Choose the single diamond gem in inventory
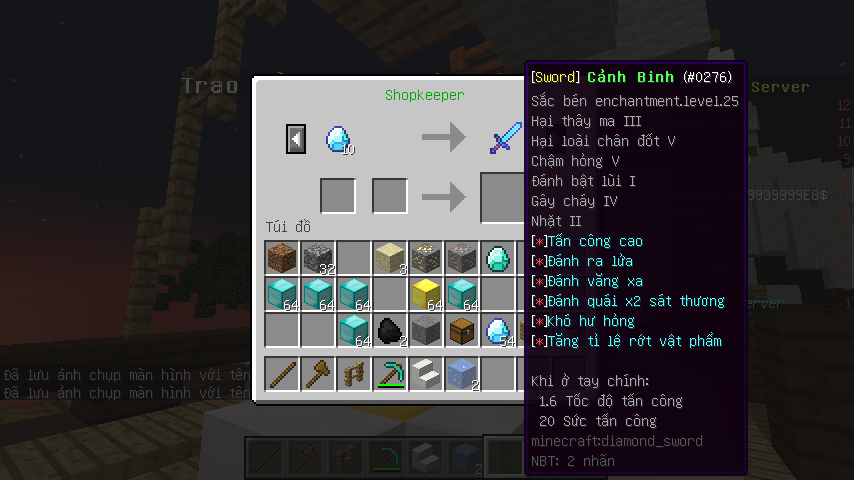Screen dimensions: 854x480 [x=498, y=258]
